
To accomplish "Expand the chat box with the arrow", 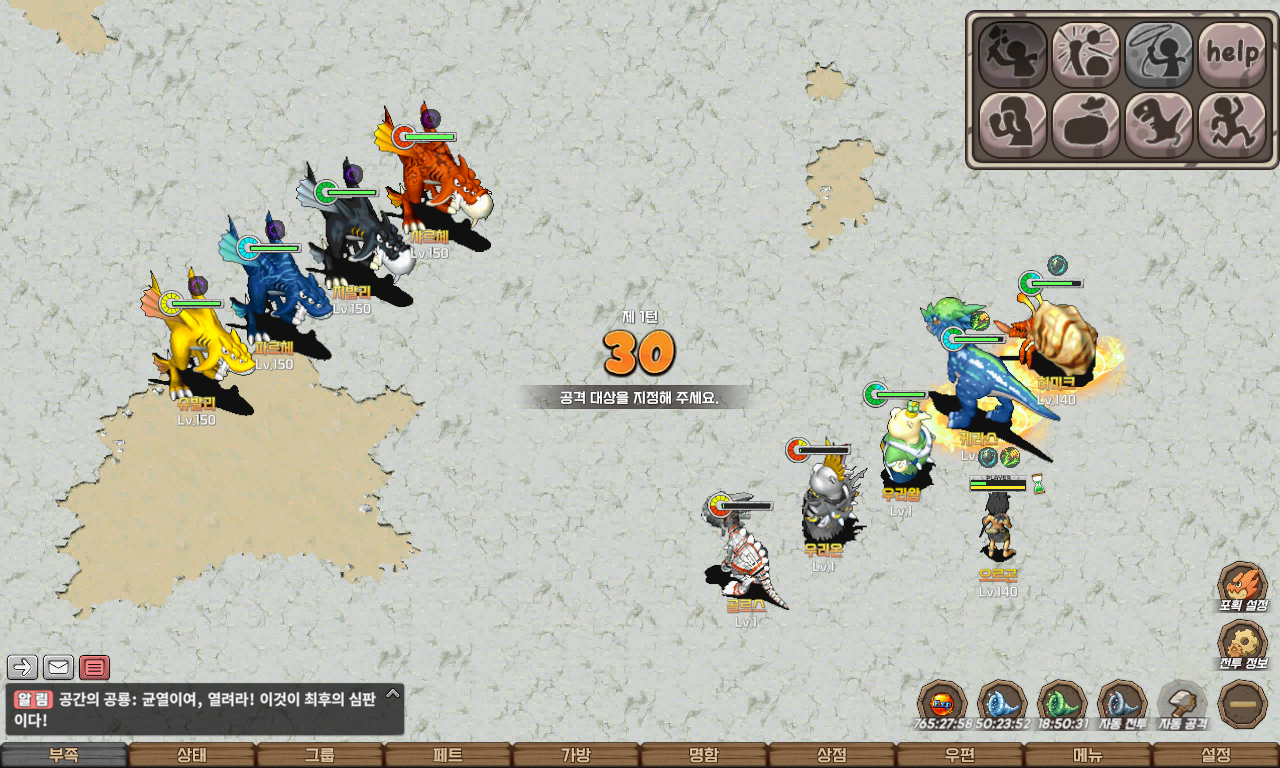I will [x=393, y=693].
